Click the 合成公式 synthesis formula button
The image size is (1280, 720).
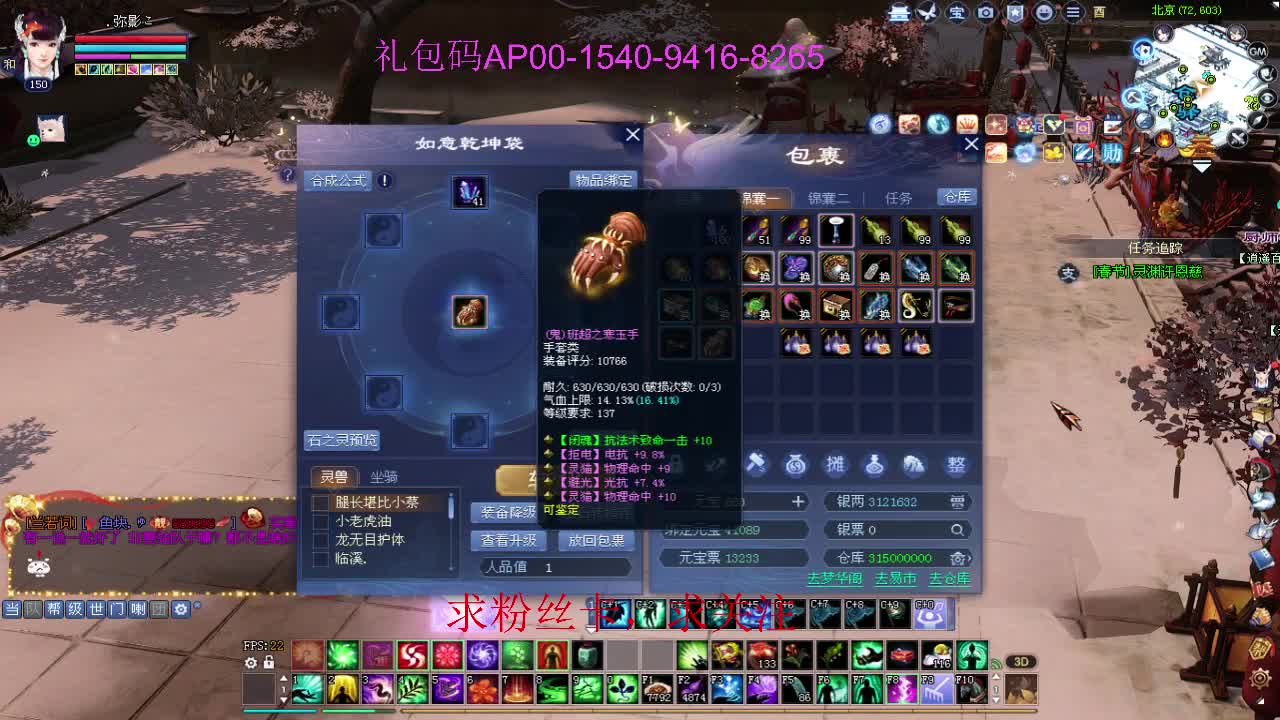point(338,181)
